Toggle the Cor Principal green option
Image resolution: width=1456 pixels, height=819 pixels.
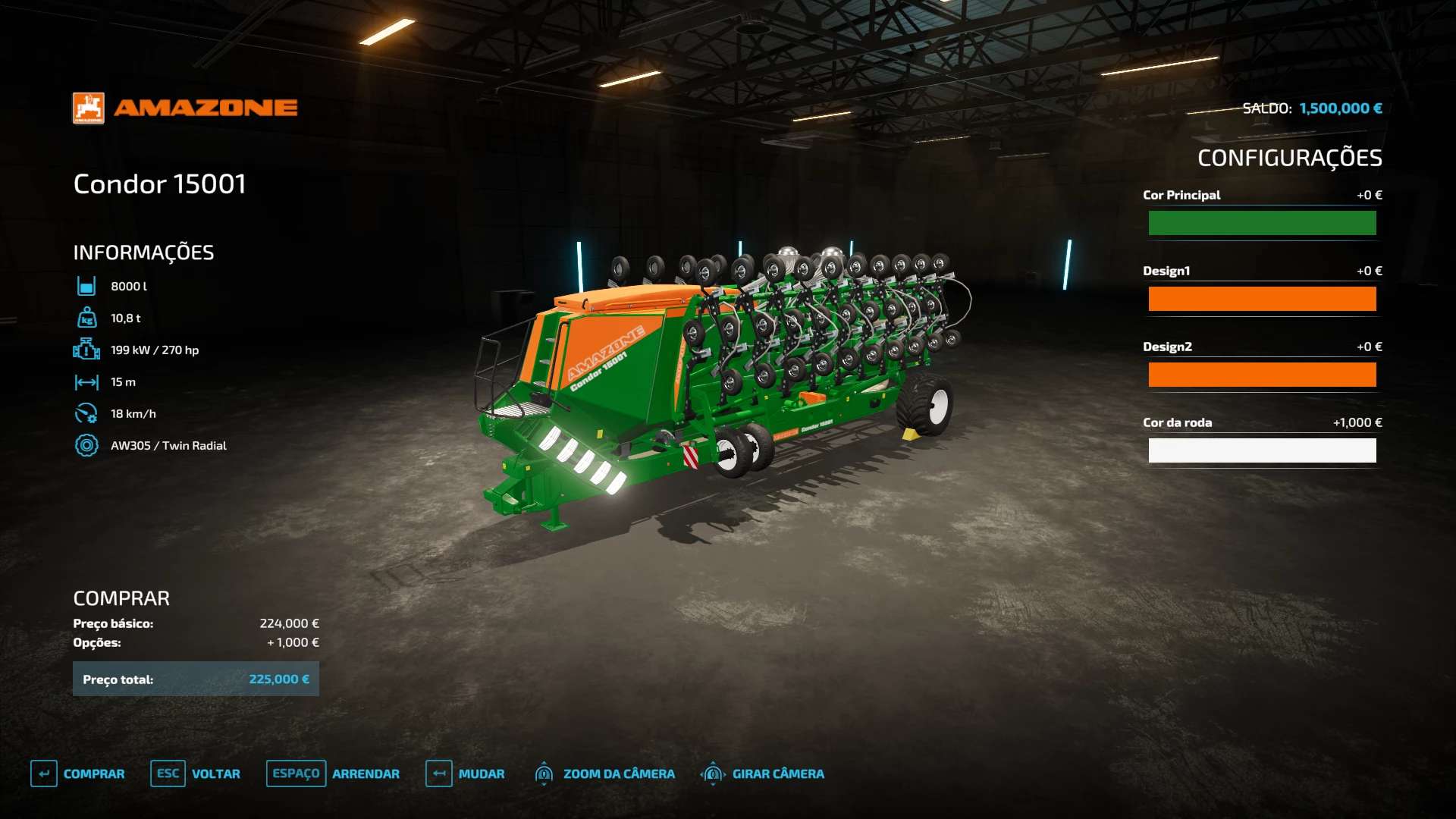coord(1262,223)
